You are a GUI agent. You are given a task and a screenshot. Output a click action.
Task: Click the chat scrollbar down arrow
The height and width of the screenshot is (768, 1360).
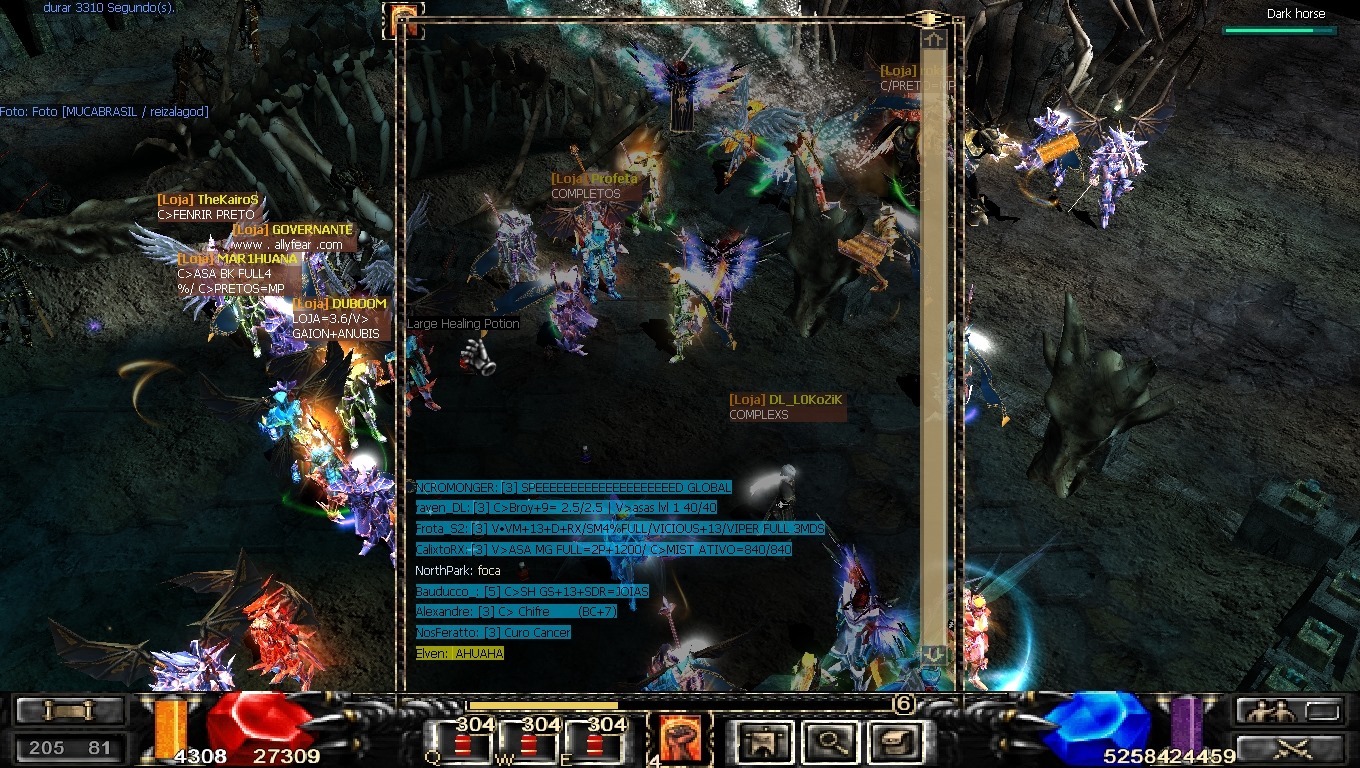coord(933,655)
